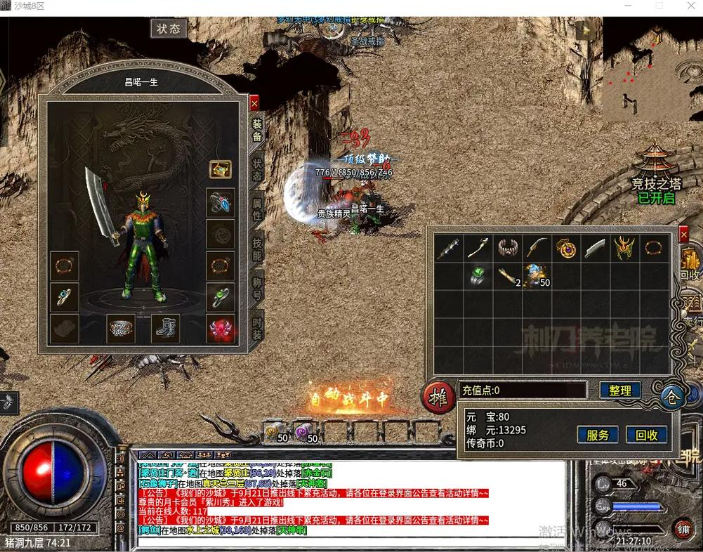Select the green gem ring in bag
Viewport: 703px width, 552px height.
(x=478, y=275)
